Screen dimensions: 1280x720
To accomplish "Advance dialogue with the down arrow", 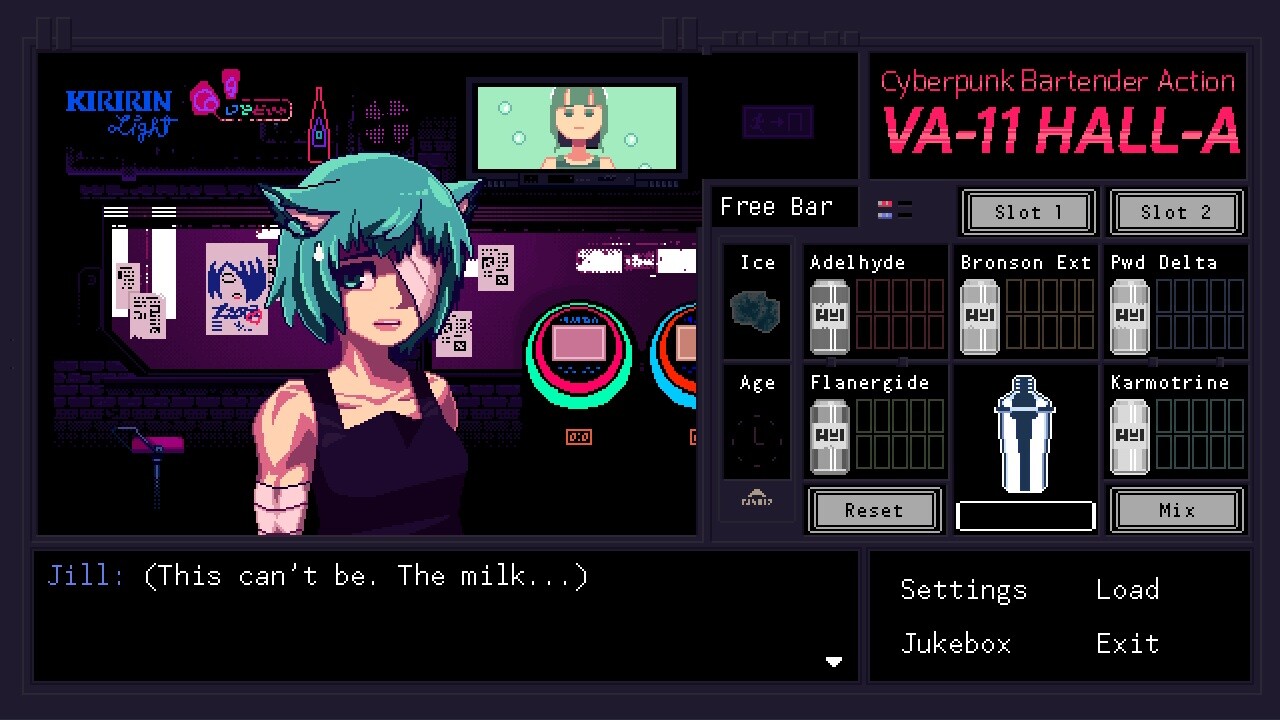I will (834, 661).
